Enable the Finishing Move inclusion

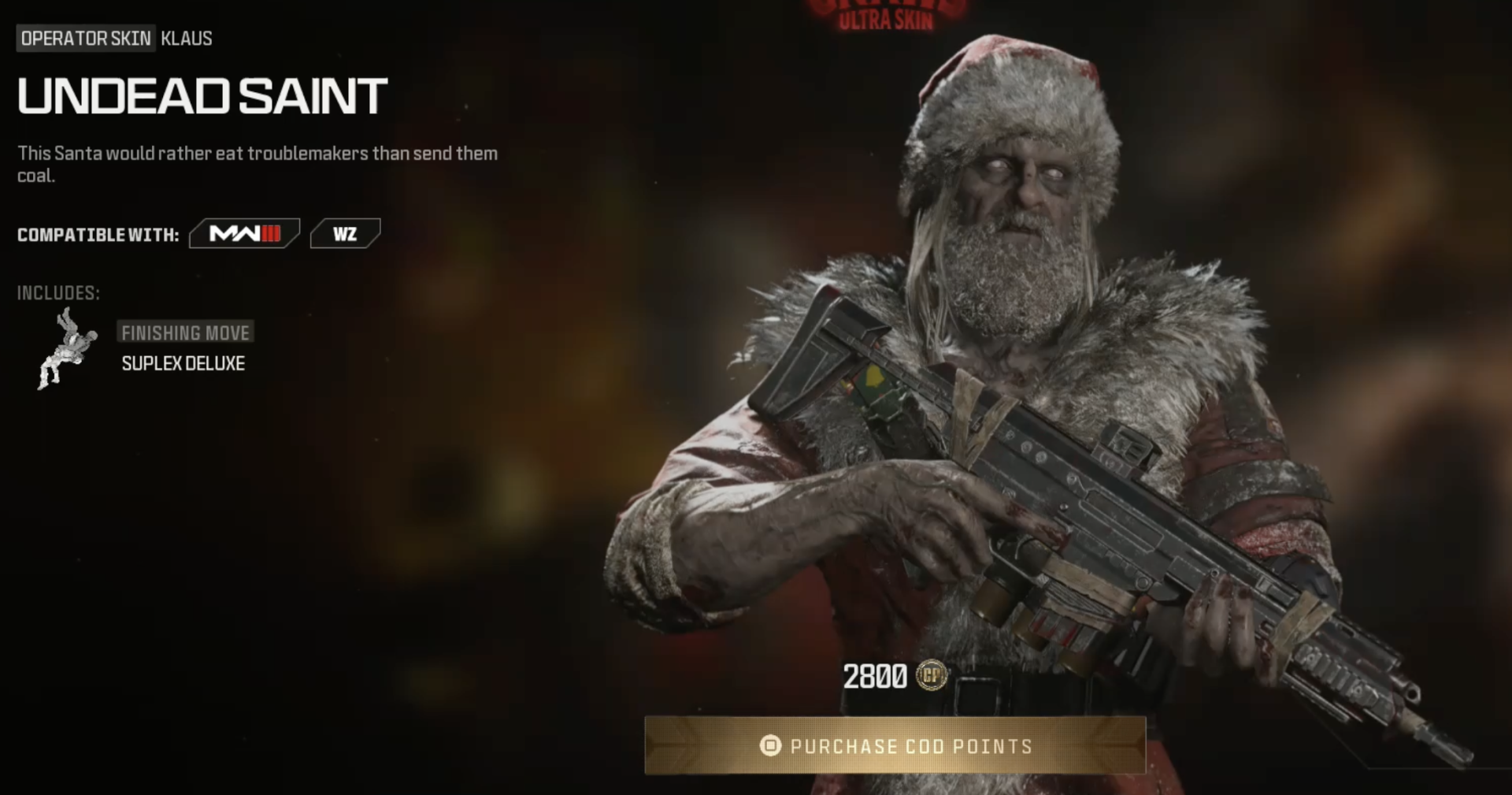click(186, 332)
